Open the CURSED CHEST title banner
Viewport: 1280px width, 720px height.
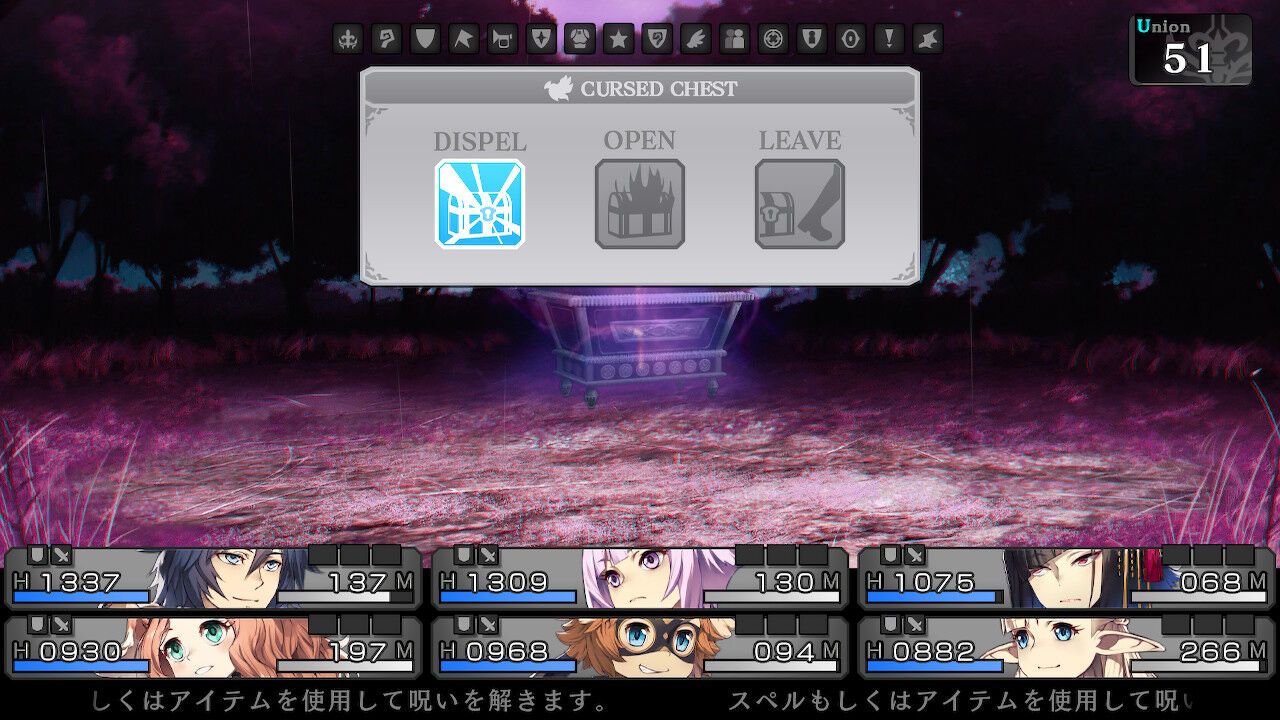tap(641, 88)
